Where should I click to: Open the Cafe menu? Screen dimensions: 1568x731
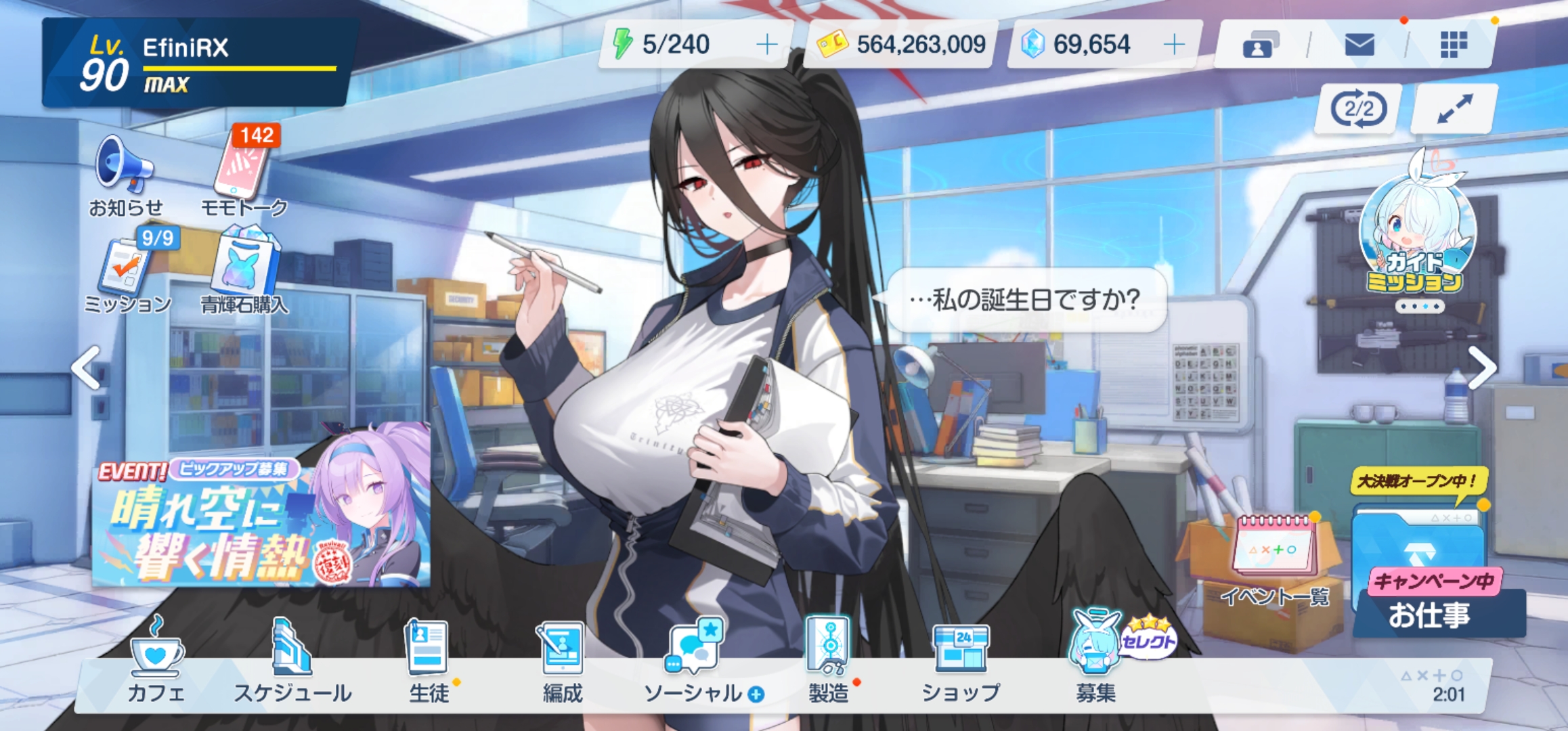click(x=156, y=660)
